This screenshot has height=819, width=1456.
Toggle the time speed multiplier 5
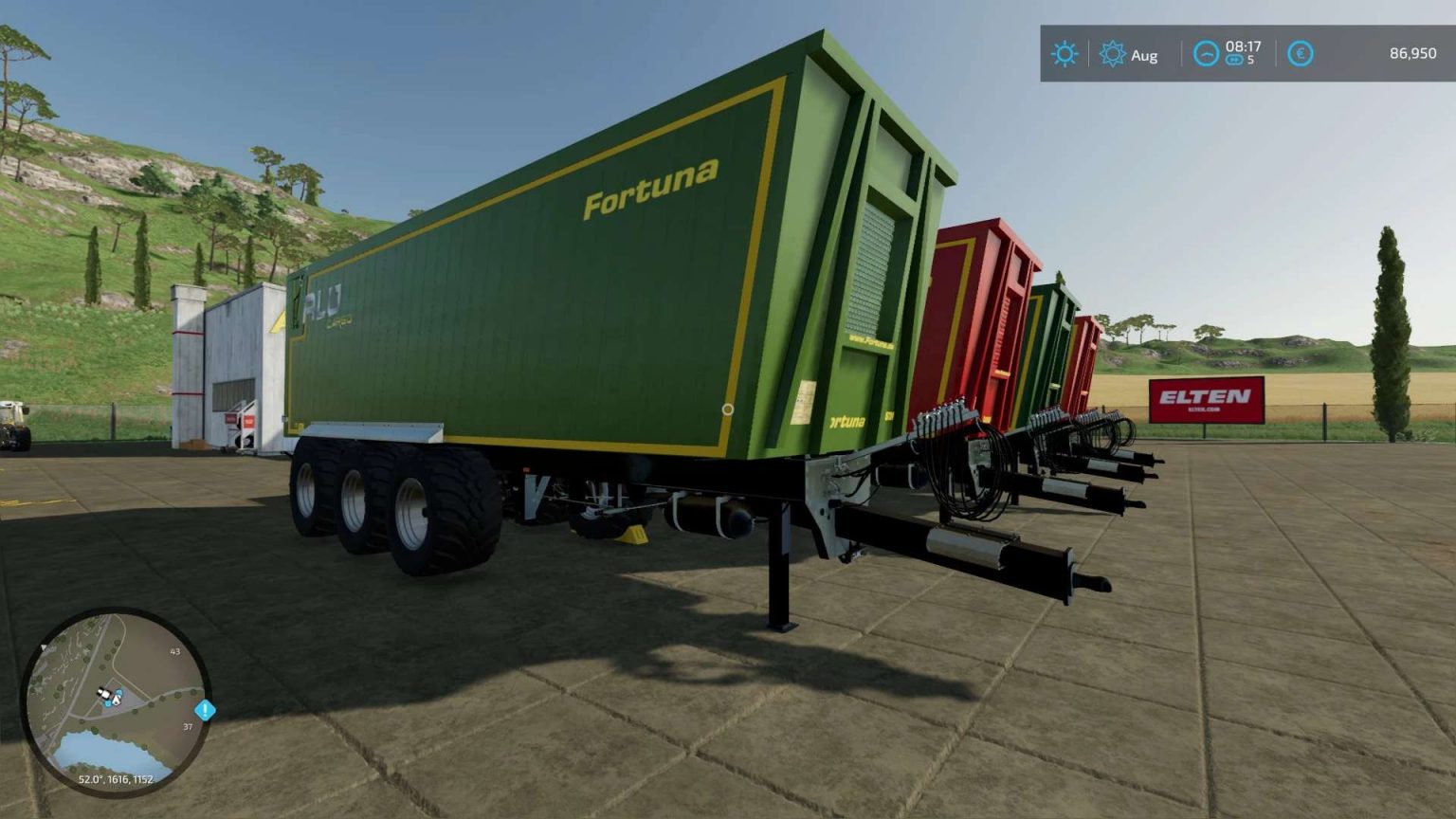click(x=1251, y=59)
